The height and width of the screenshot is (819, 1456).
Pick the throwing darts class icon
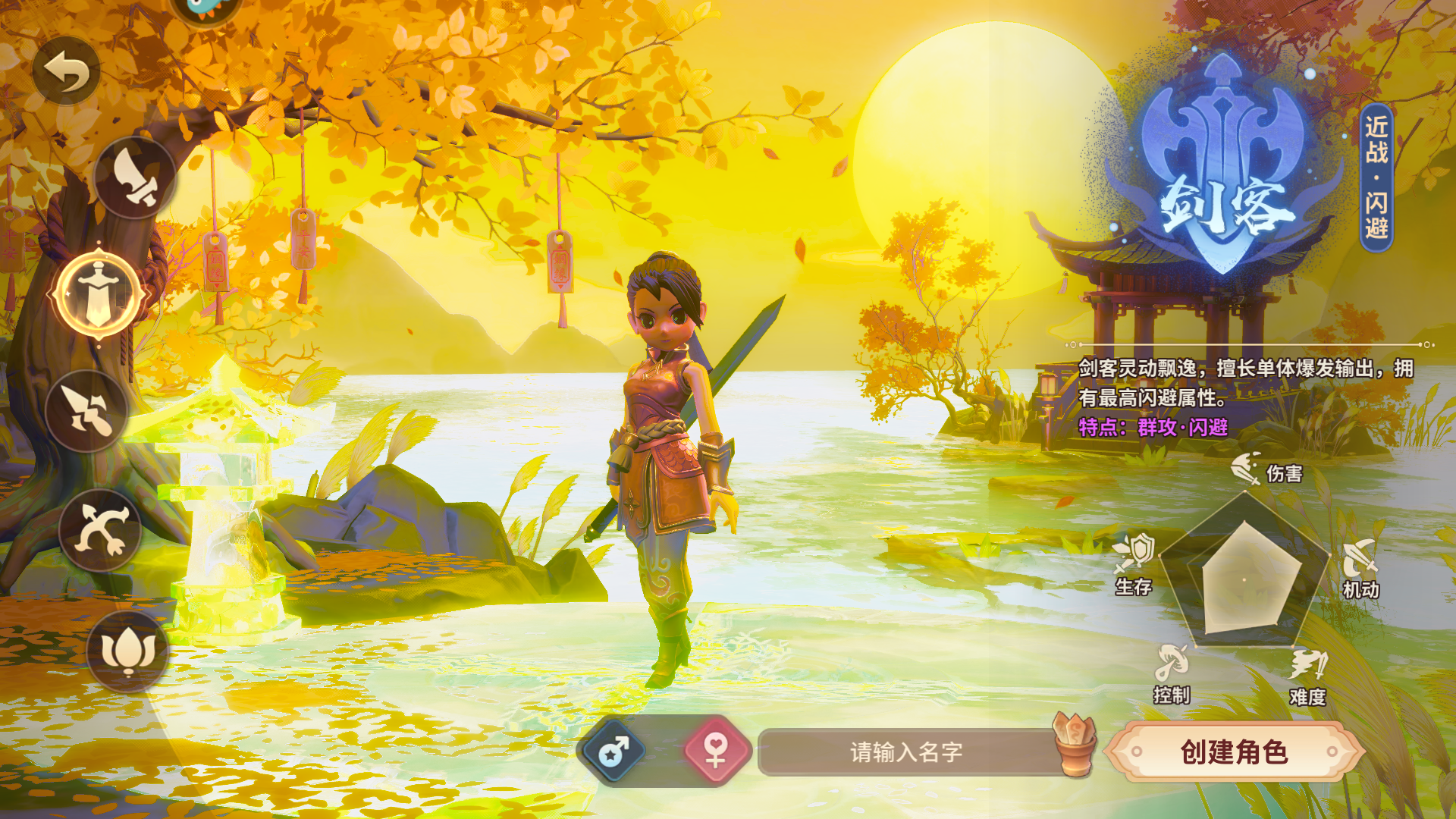pyautogui.click(x=87, y=411)
